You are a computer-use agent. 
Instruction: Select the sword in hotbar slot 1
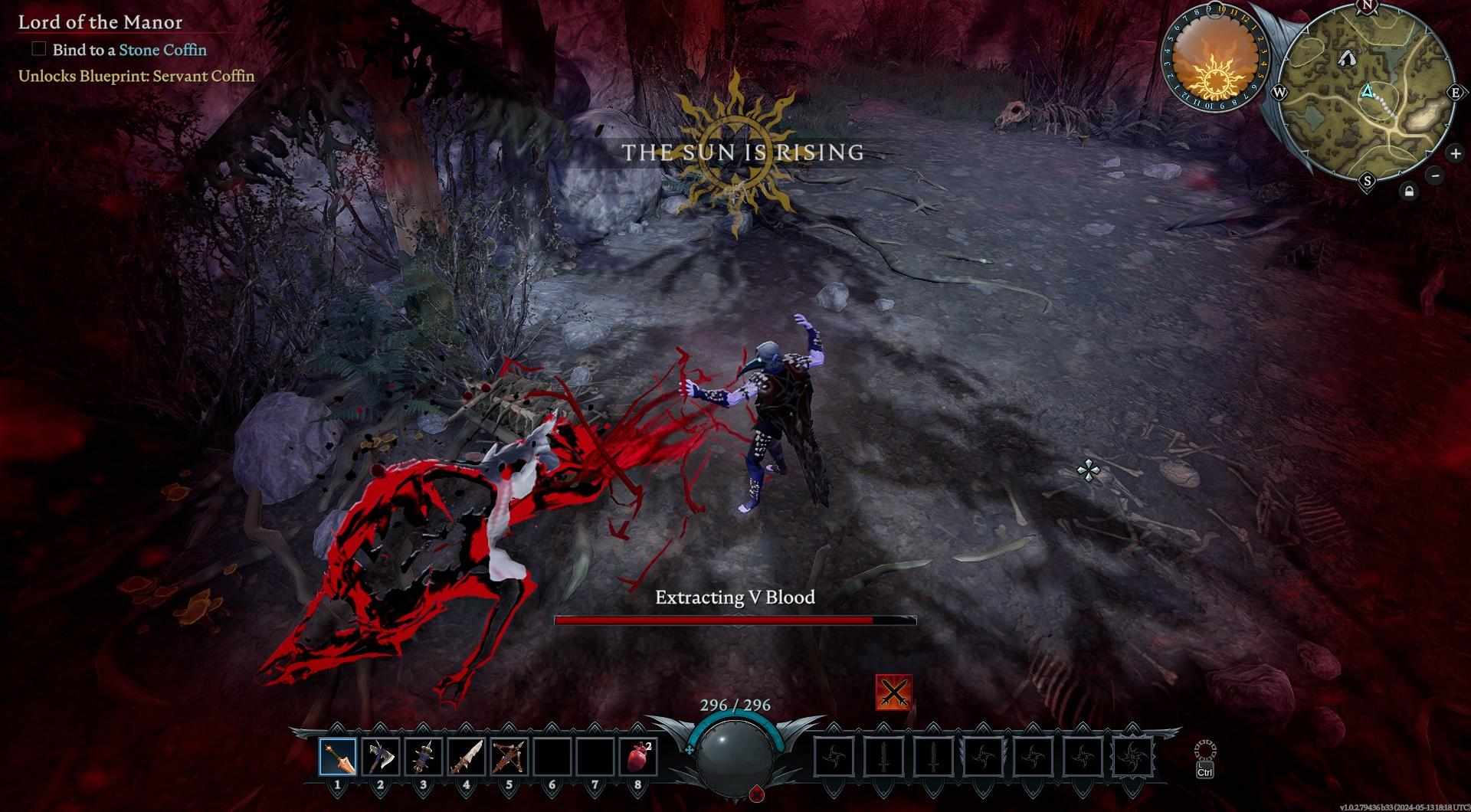tap(338, 757)
